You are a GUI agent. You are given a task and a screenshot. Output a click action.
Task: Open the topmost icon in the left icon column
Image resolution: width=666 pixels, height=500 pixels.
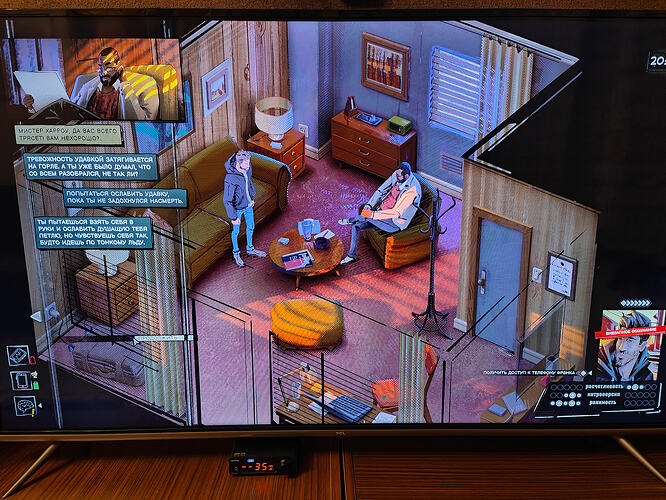click(17, 355)
